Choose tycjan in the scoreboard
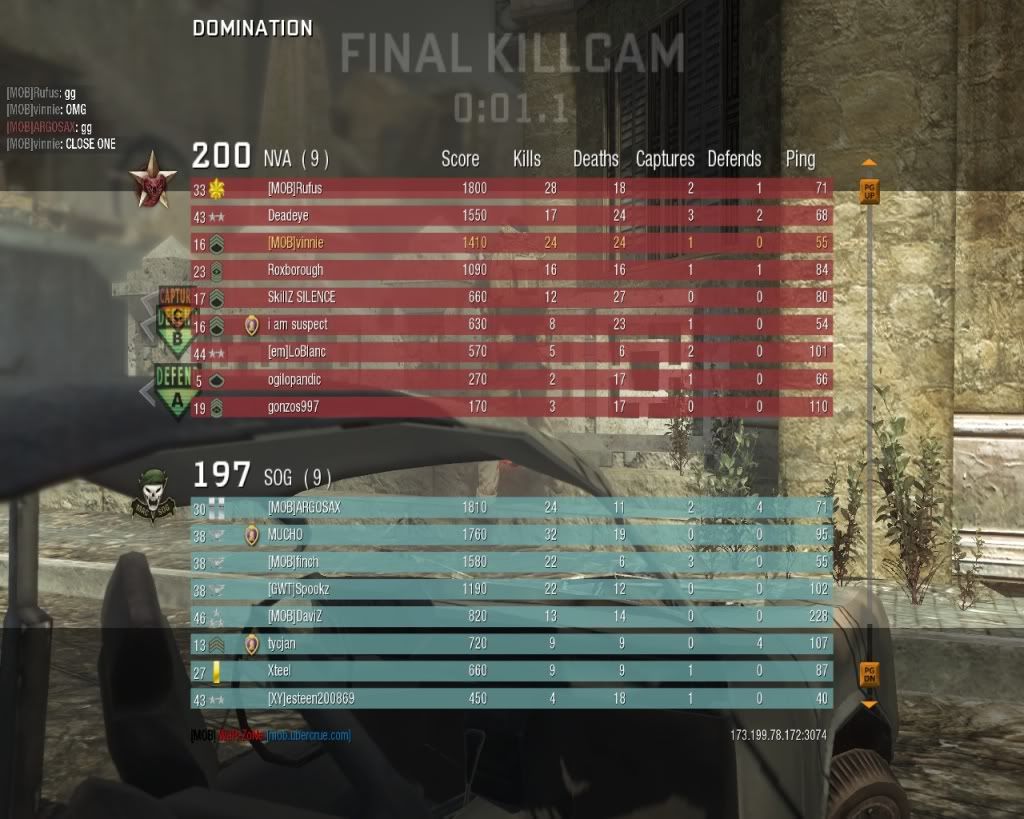Viewport: 1024px width, 819px height. tap(511, 644)
